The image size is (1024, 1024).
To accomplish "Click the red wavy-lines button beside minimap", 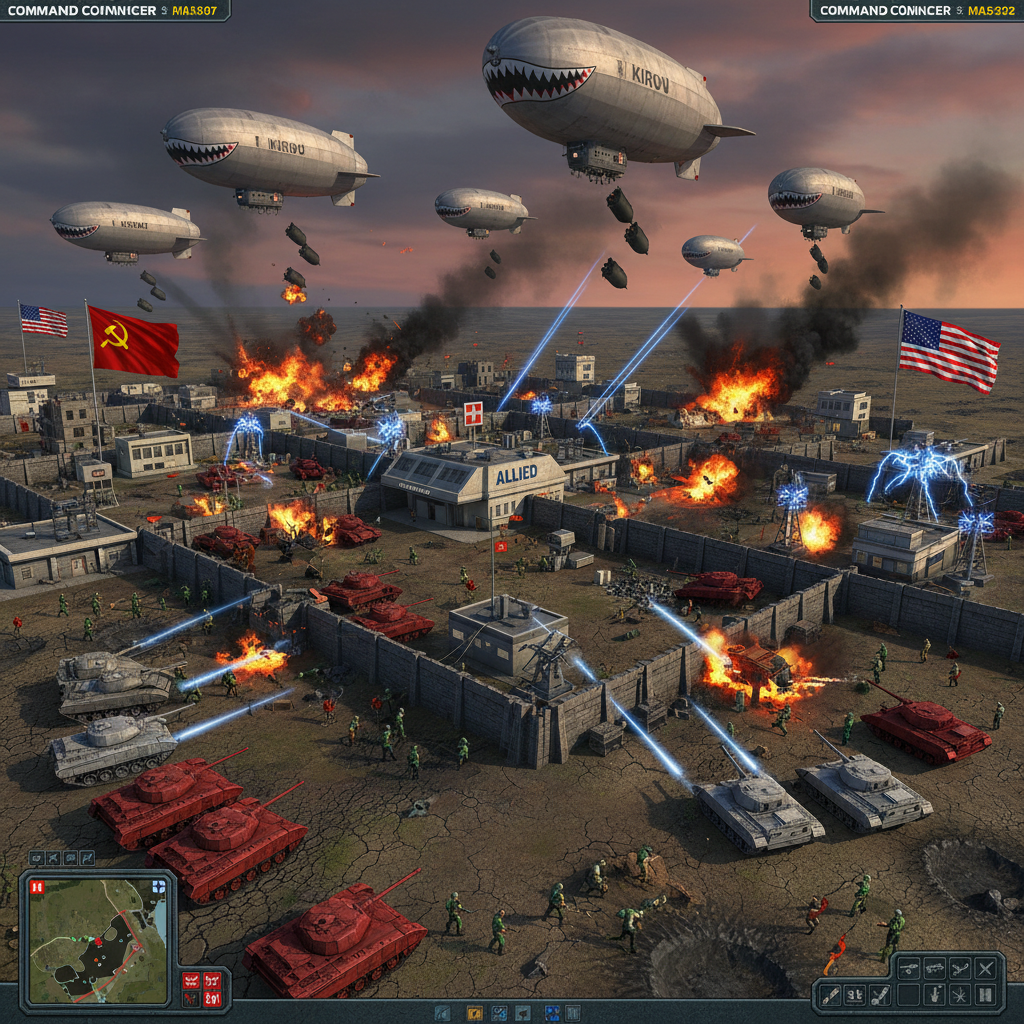I will pyautogui.click(x=191, y=981).
